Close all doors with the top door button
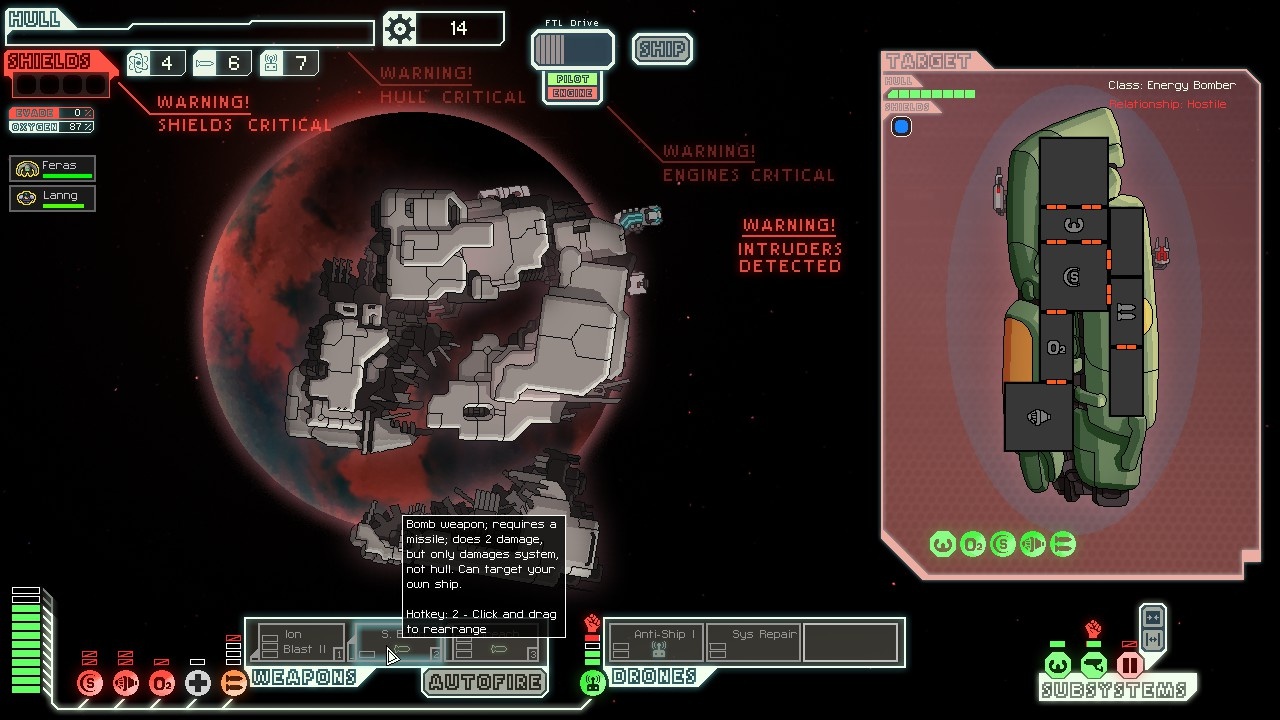Screen dimensions: 1280x720 coord(1152,617)
